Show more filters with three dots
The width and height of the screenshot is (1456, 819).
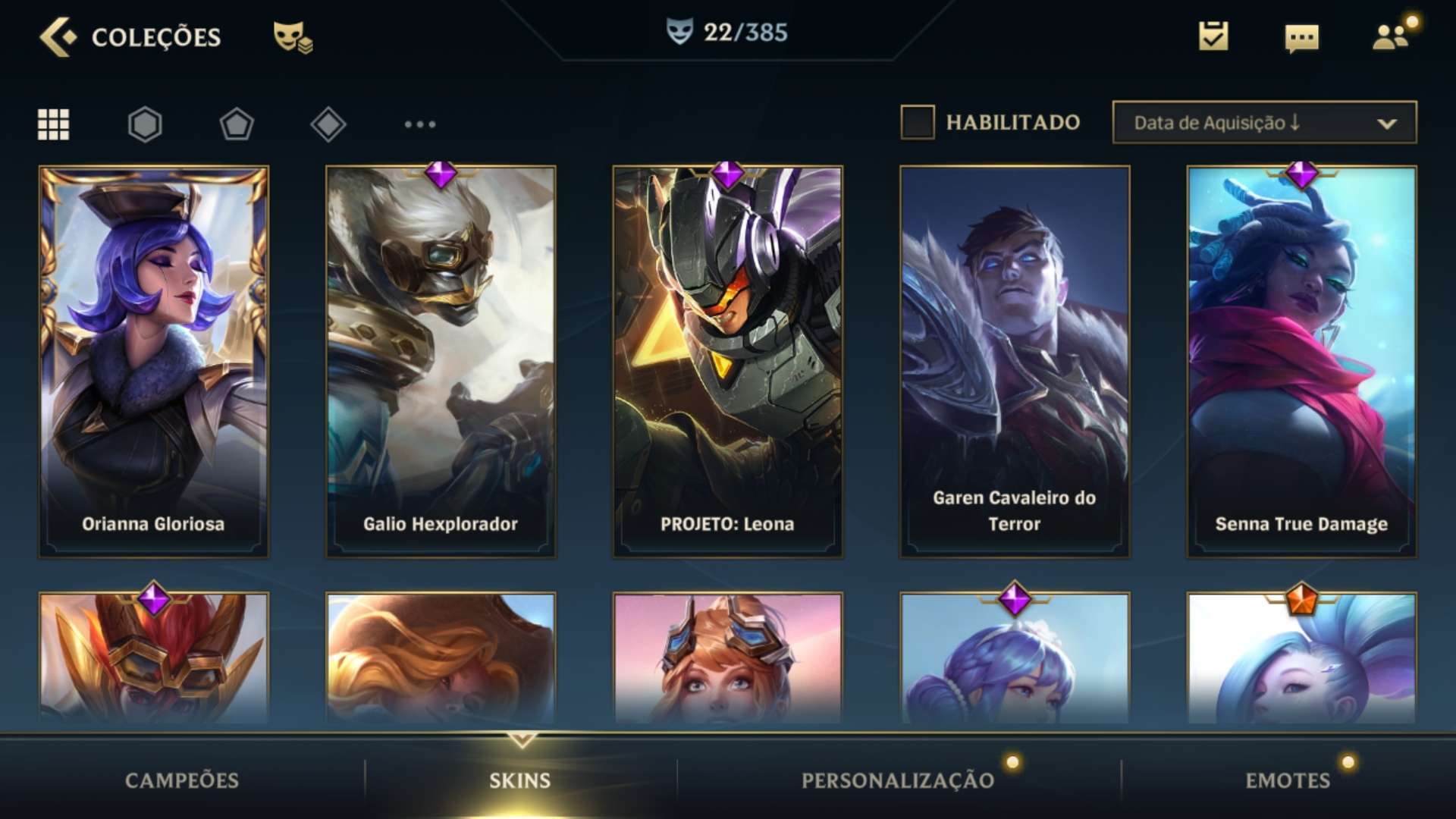(x=420, y=124)
